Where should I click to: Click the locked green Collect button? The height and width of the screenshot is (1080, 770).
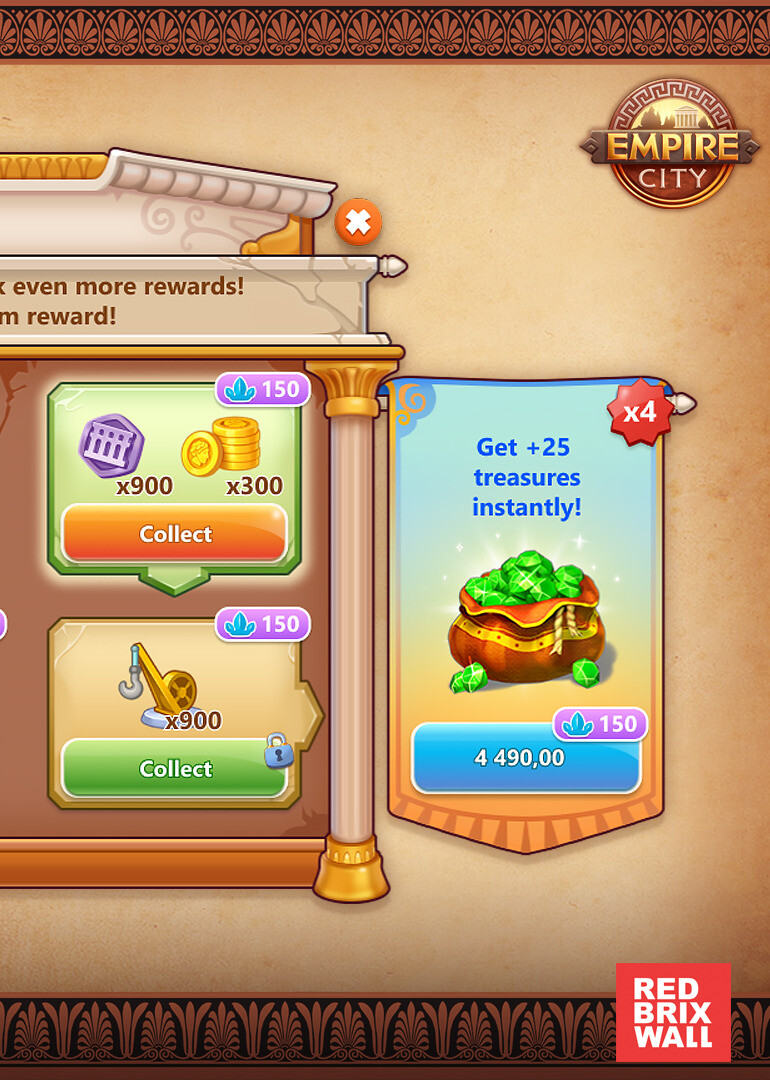175,768
